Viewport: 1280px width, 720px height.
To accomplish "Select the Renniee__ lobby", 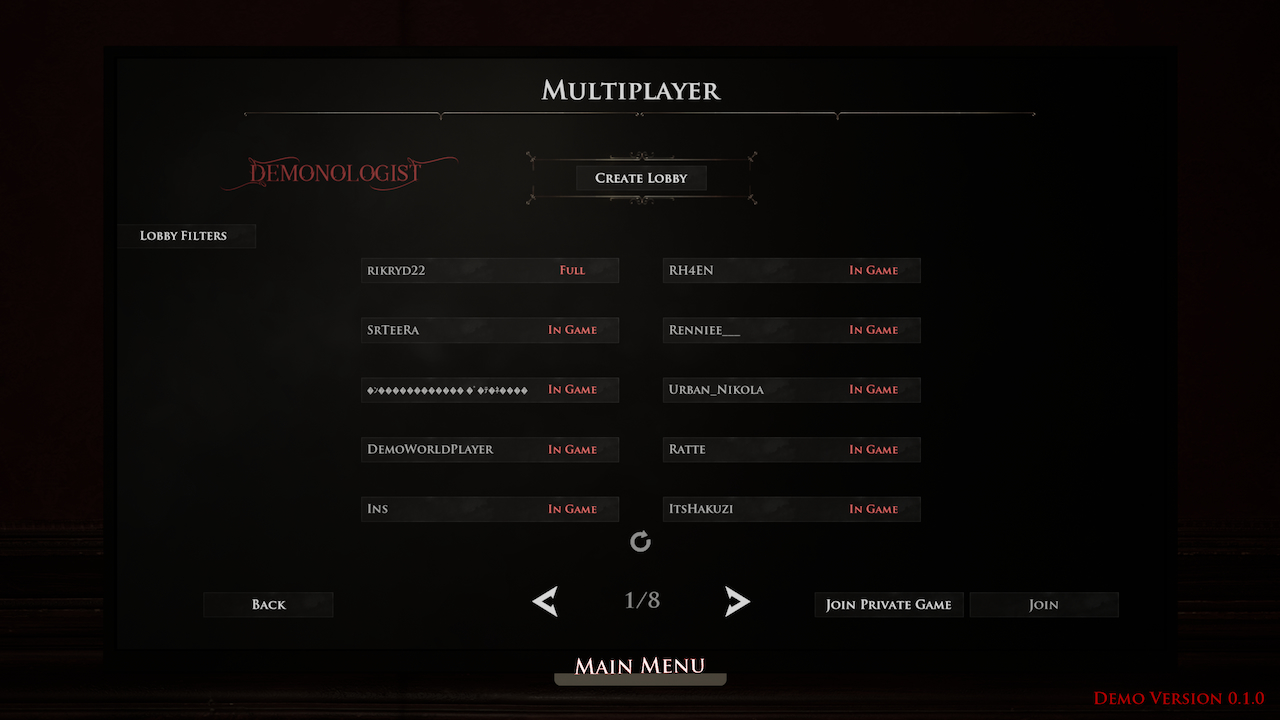I will point(791,329).
